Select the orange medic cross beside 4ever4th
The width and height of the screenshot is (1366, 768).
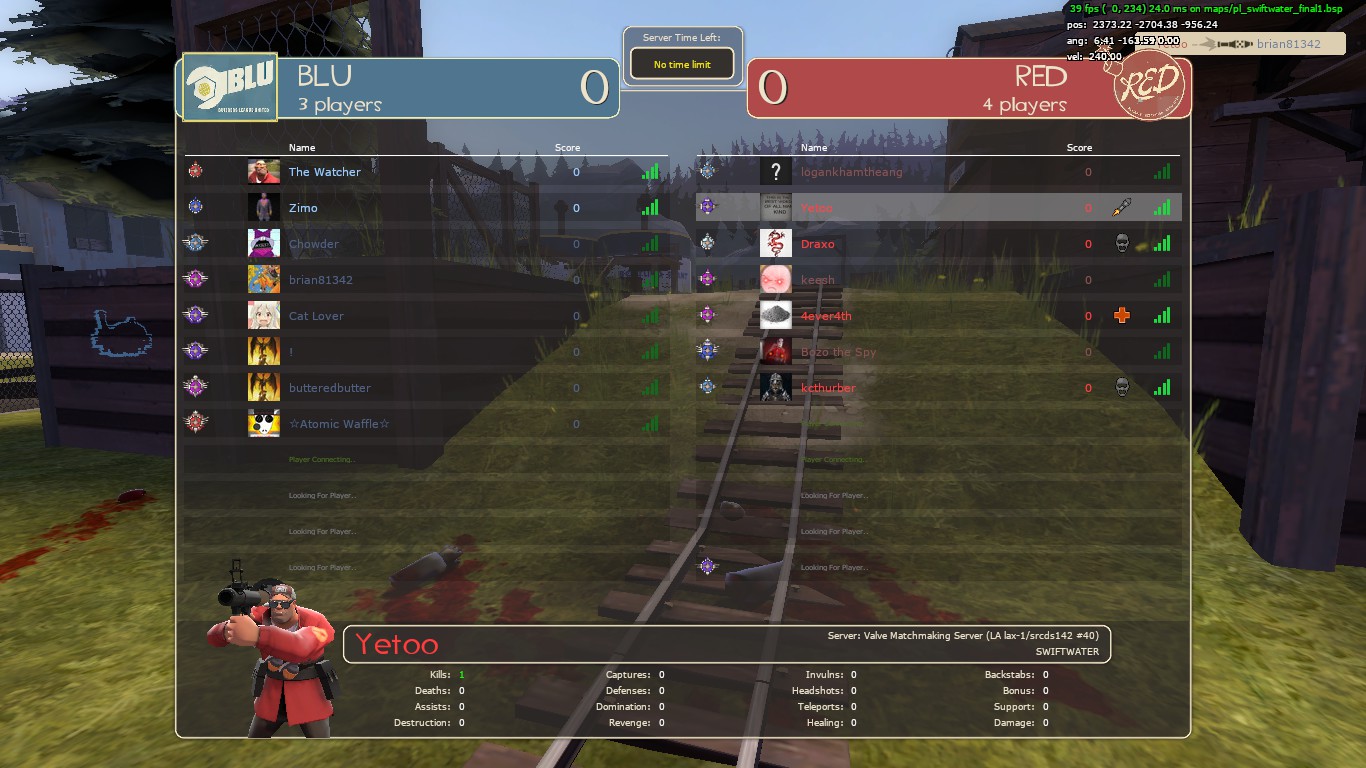click(1122, 315)
